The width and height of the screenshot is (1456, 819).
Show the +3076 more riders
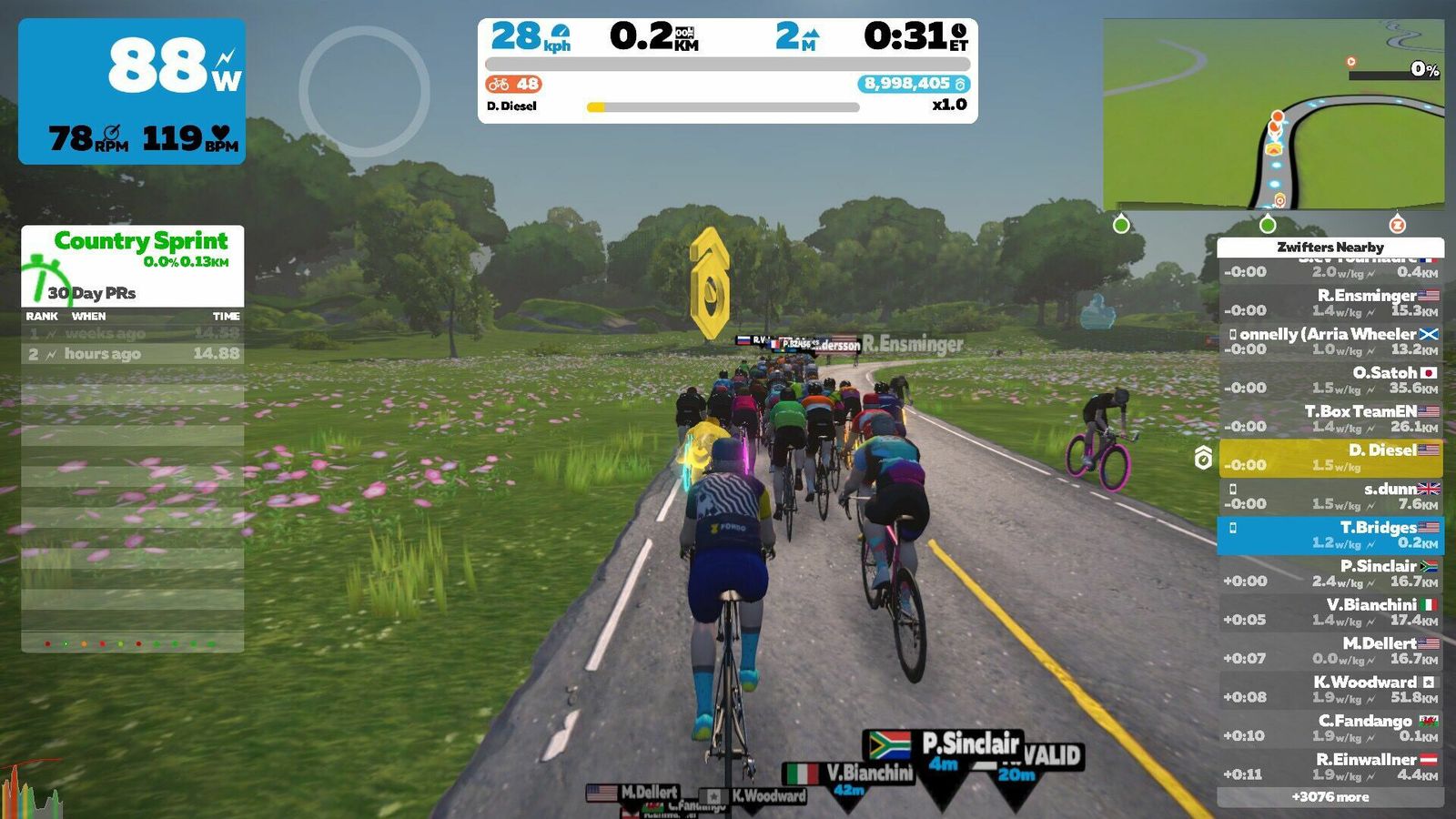coord(1330,797)
